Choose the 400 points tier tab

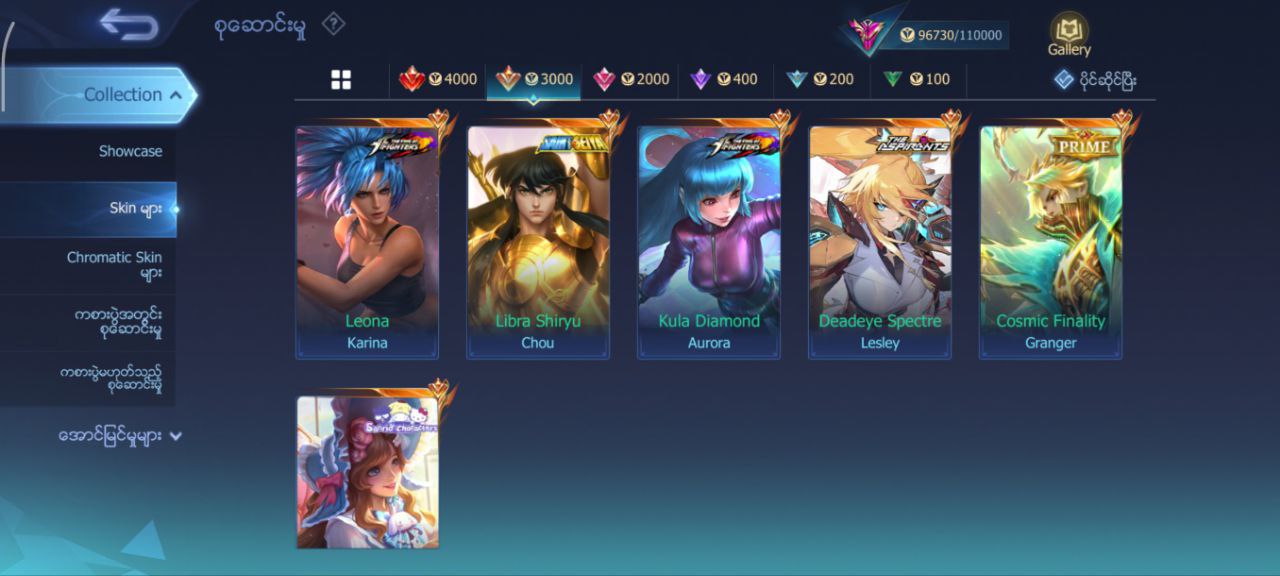[725, 79]
